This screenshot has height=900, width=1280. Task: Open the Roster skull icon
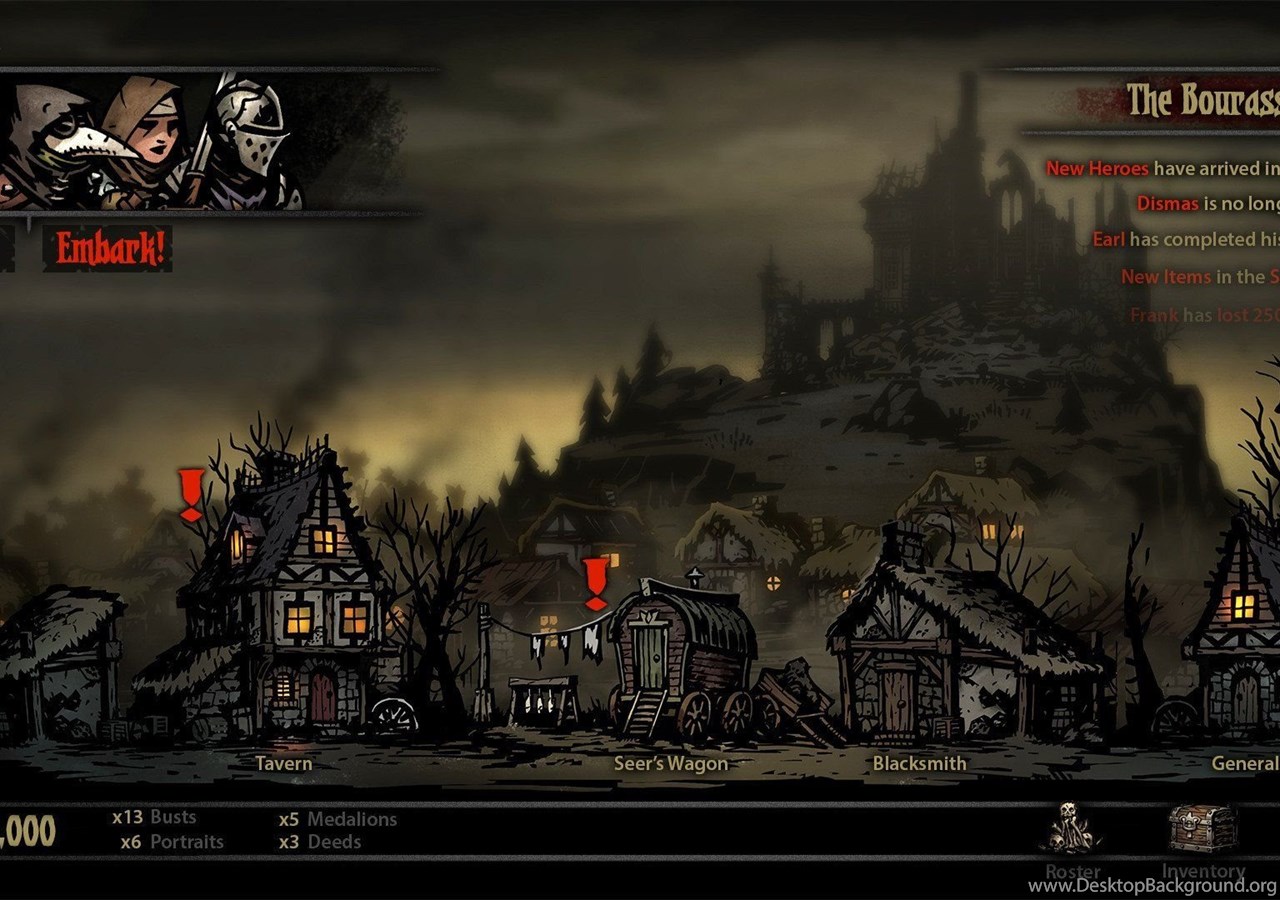tap(1072, 828)
